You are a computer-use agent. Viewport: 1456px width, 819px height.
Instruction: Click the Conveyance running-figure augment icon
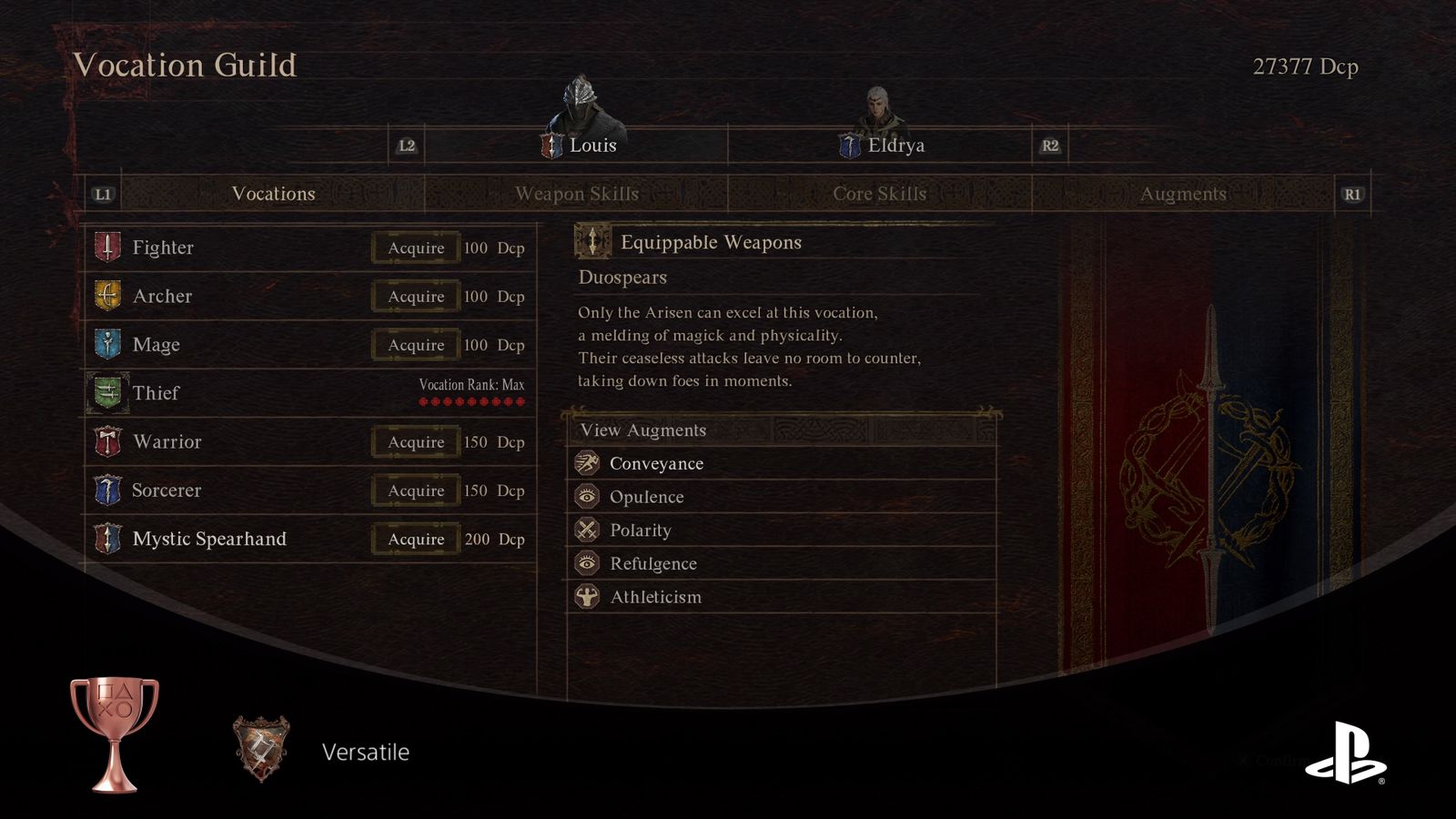point(587,463)
